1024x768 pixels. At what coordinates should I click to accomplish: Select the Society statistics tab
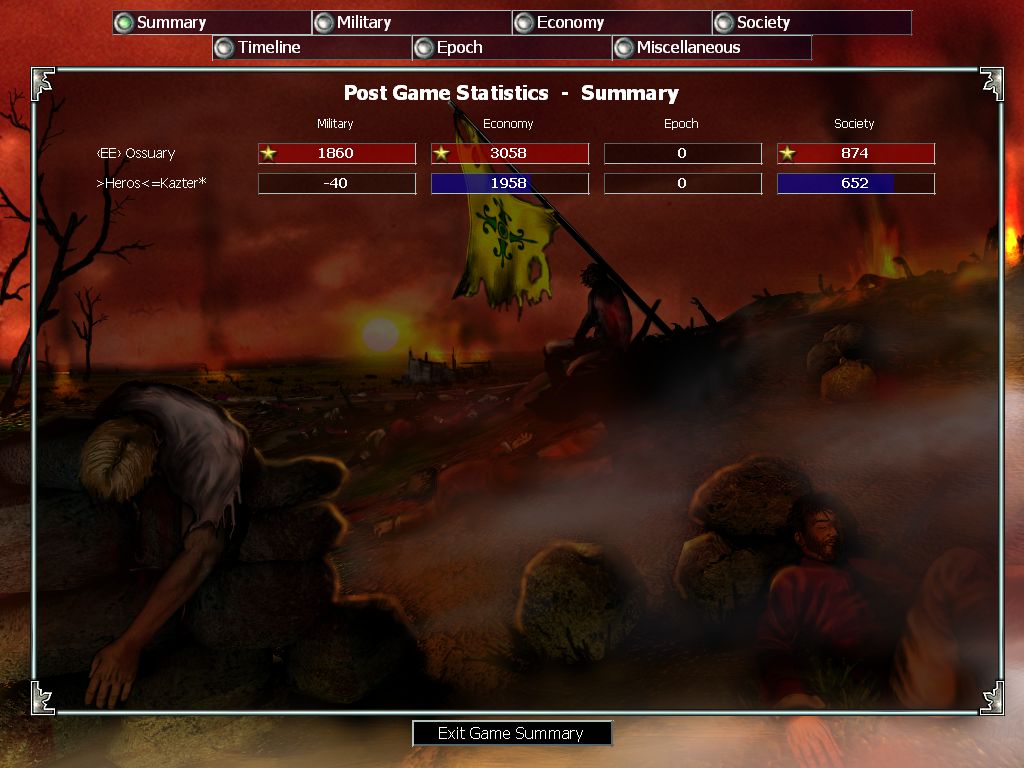coord(811,23)
